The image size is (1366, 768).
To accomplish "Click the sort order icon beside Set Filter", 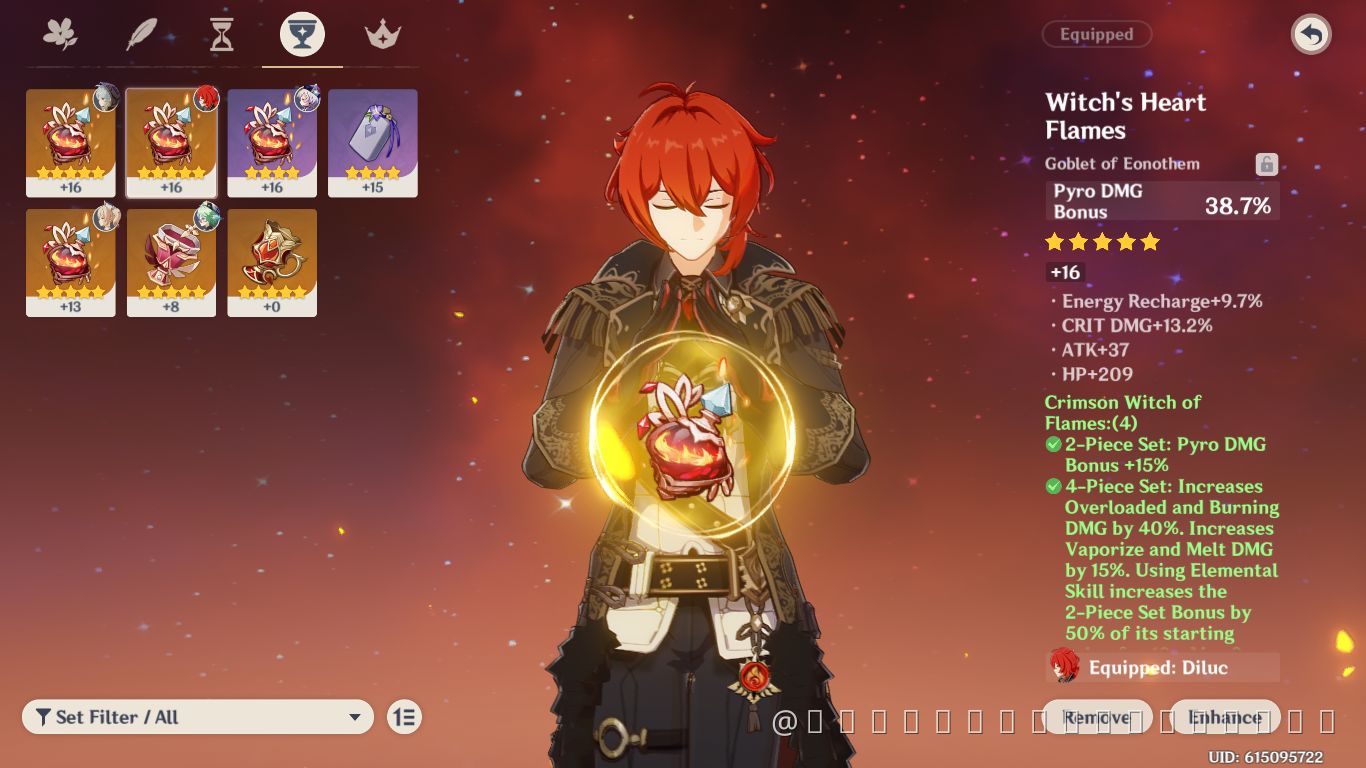I will coord(404,716).
